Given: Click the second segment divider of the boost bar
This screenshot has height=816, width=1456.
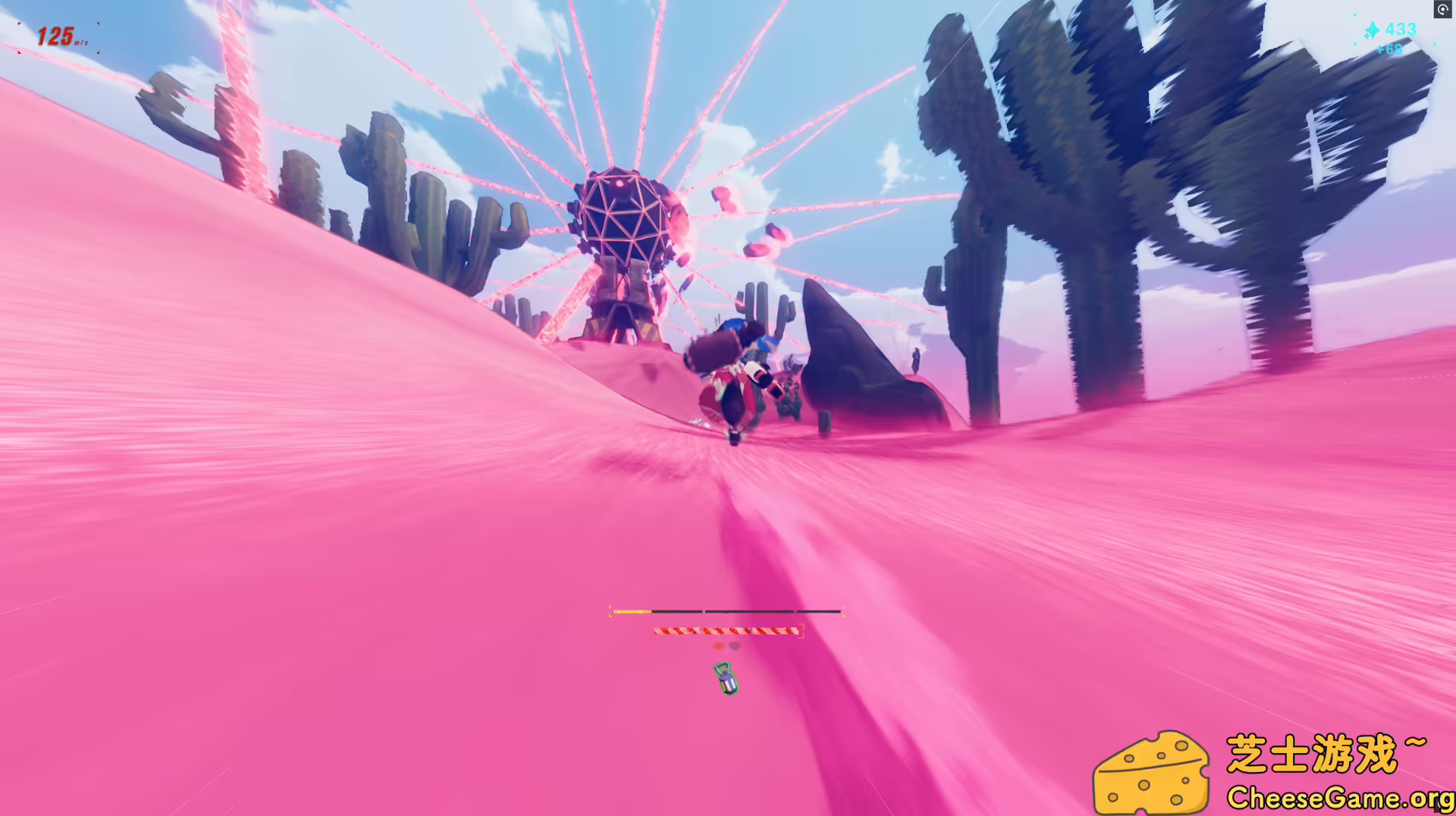Looking at the screenshot, I should coord(795,611).
